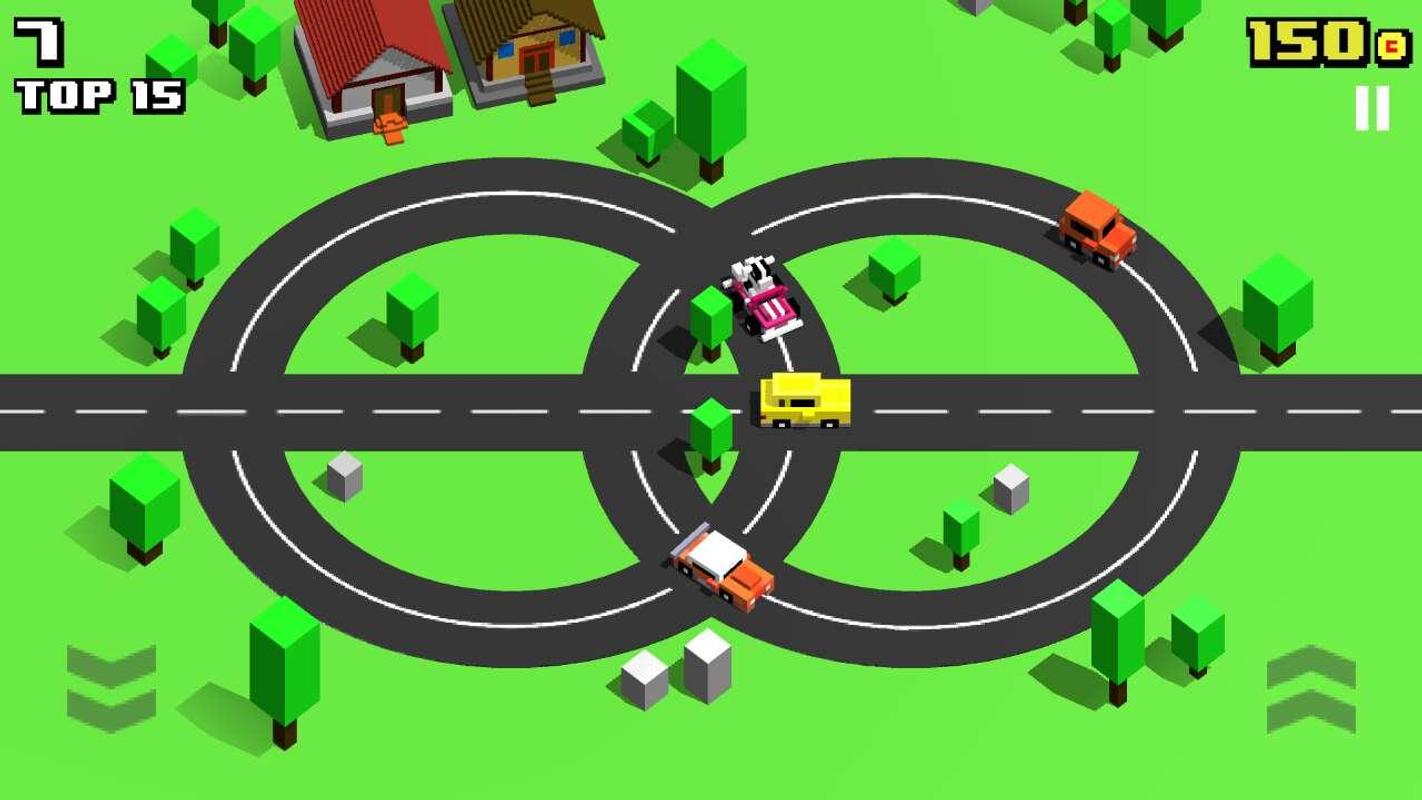Pause the game with the pause button

[x=1372, y=108]
